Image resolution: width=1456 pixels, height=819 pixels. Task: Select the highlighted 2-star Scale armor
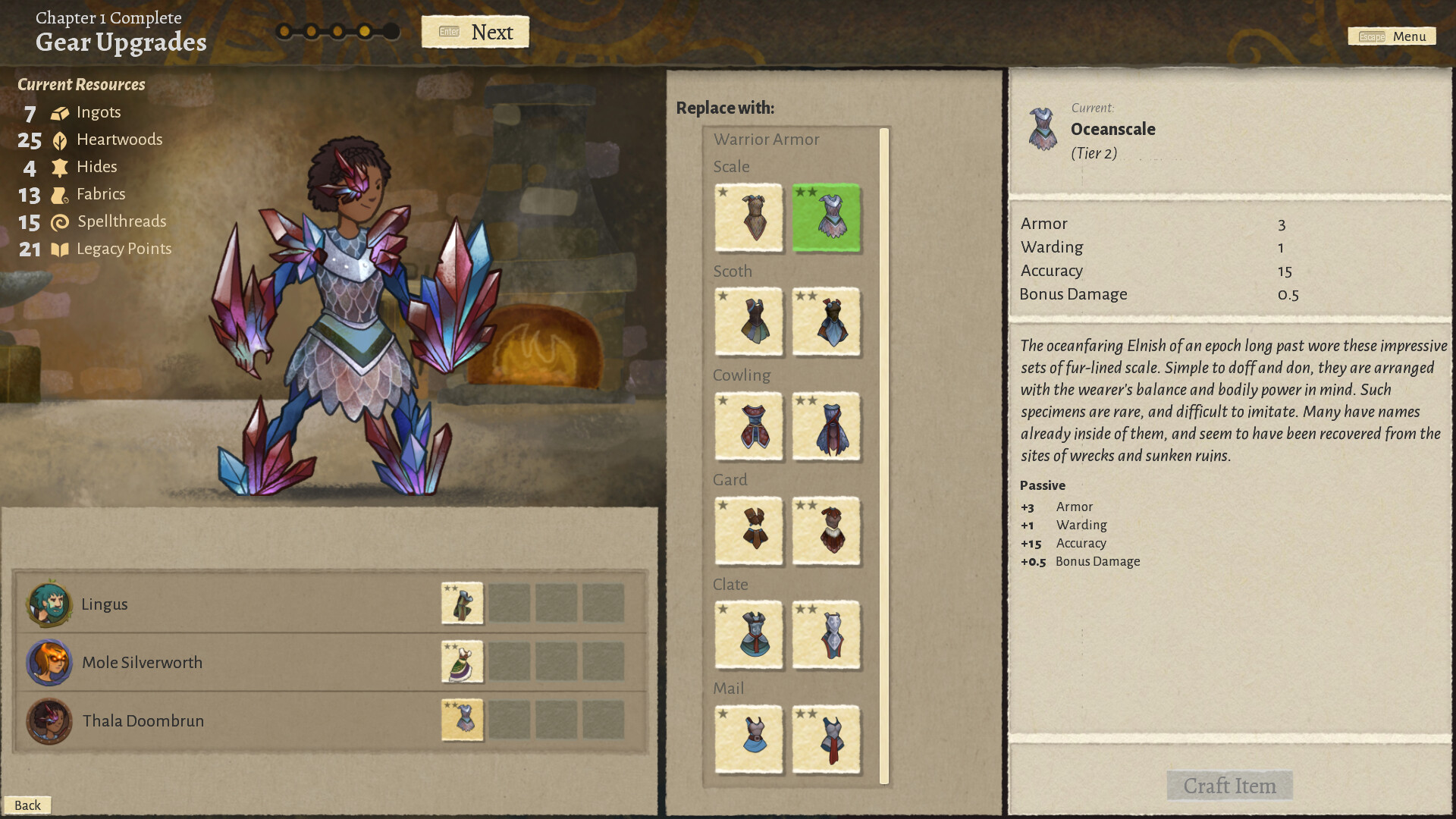[826, 219]
